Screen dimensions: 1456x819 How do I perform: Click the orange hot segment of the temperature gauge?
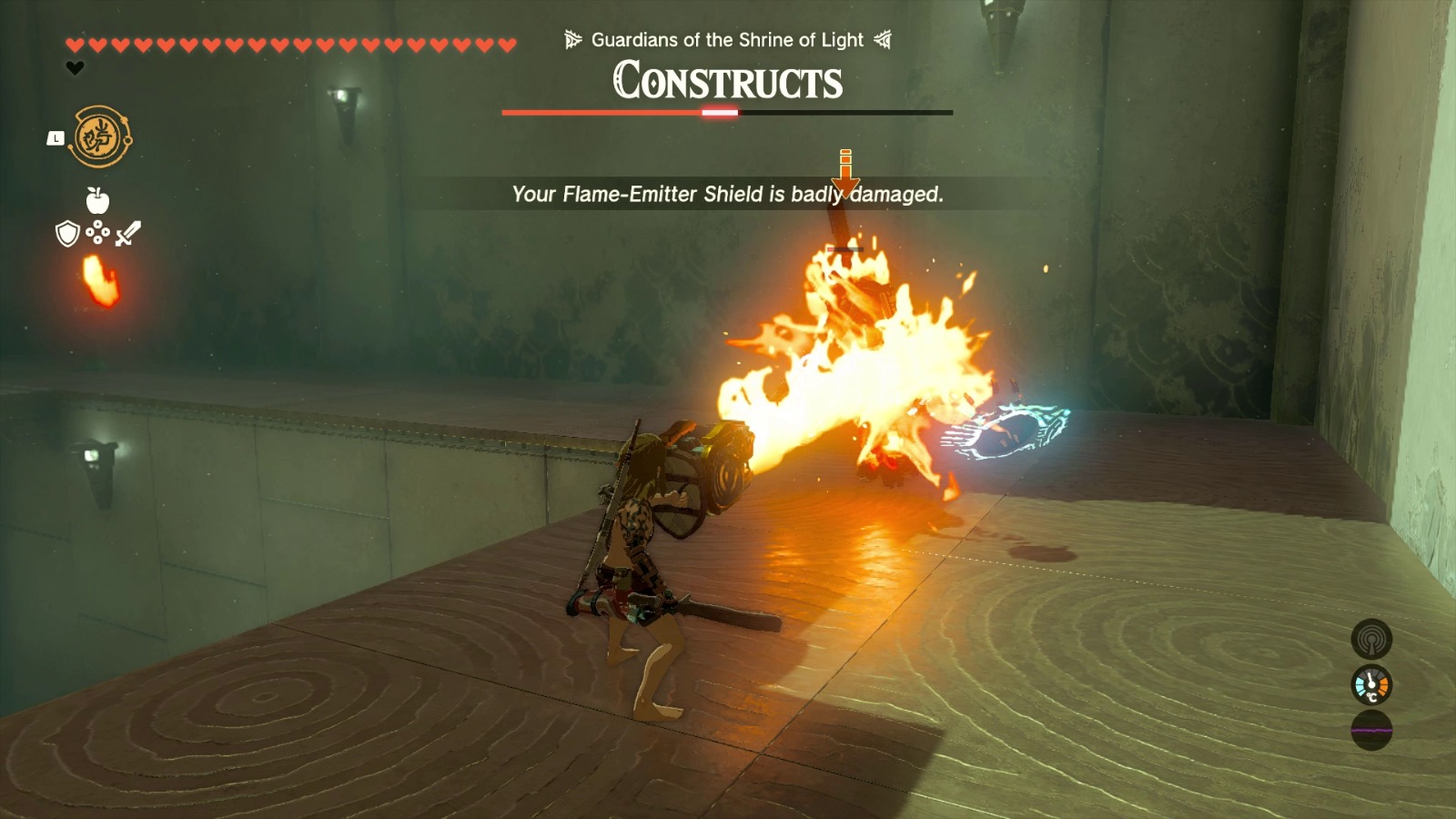pyautogui.click(x=1383, y=686)
